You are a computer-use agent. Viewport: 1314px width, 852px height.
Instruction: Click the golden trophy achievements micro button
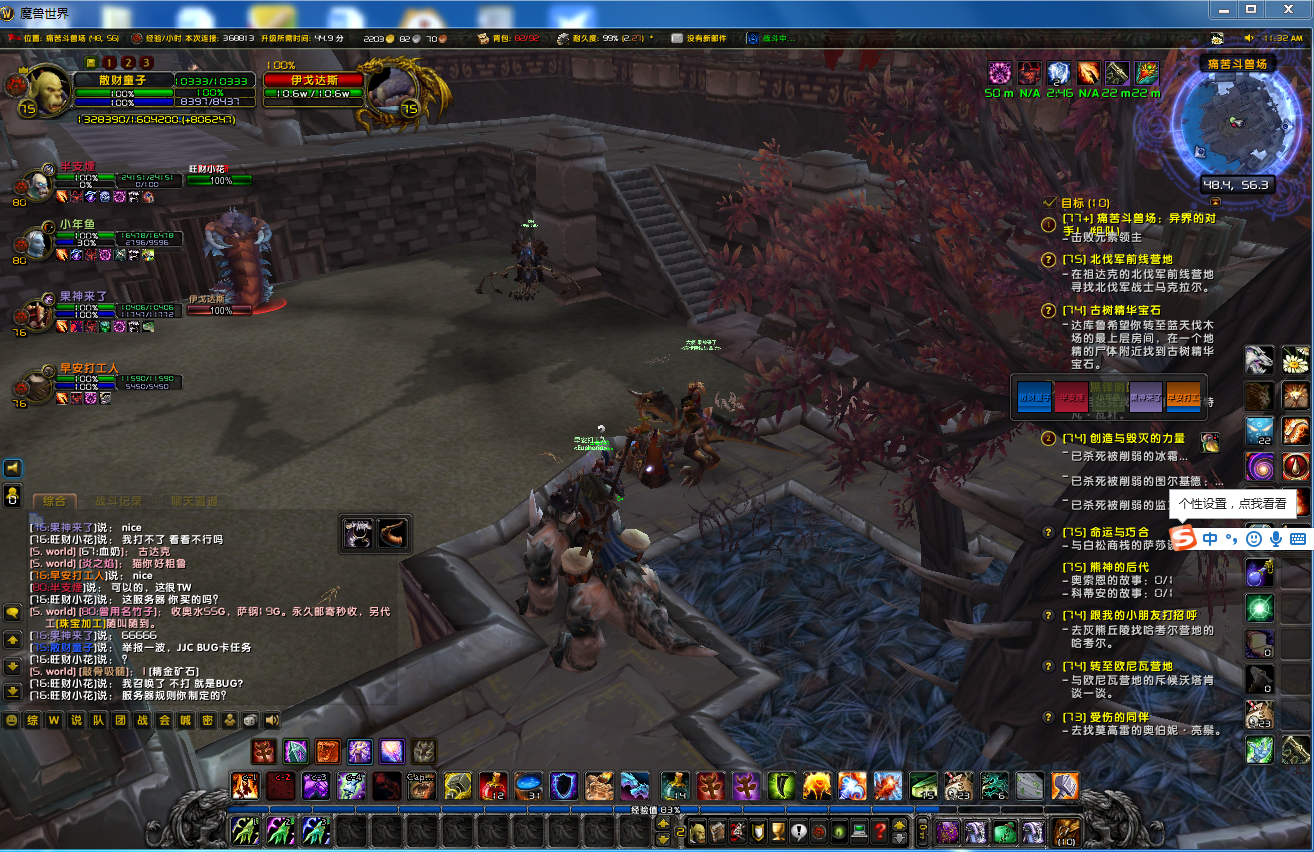tap(777, 832)
